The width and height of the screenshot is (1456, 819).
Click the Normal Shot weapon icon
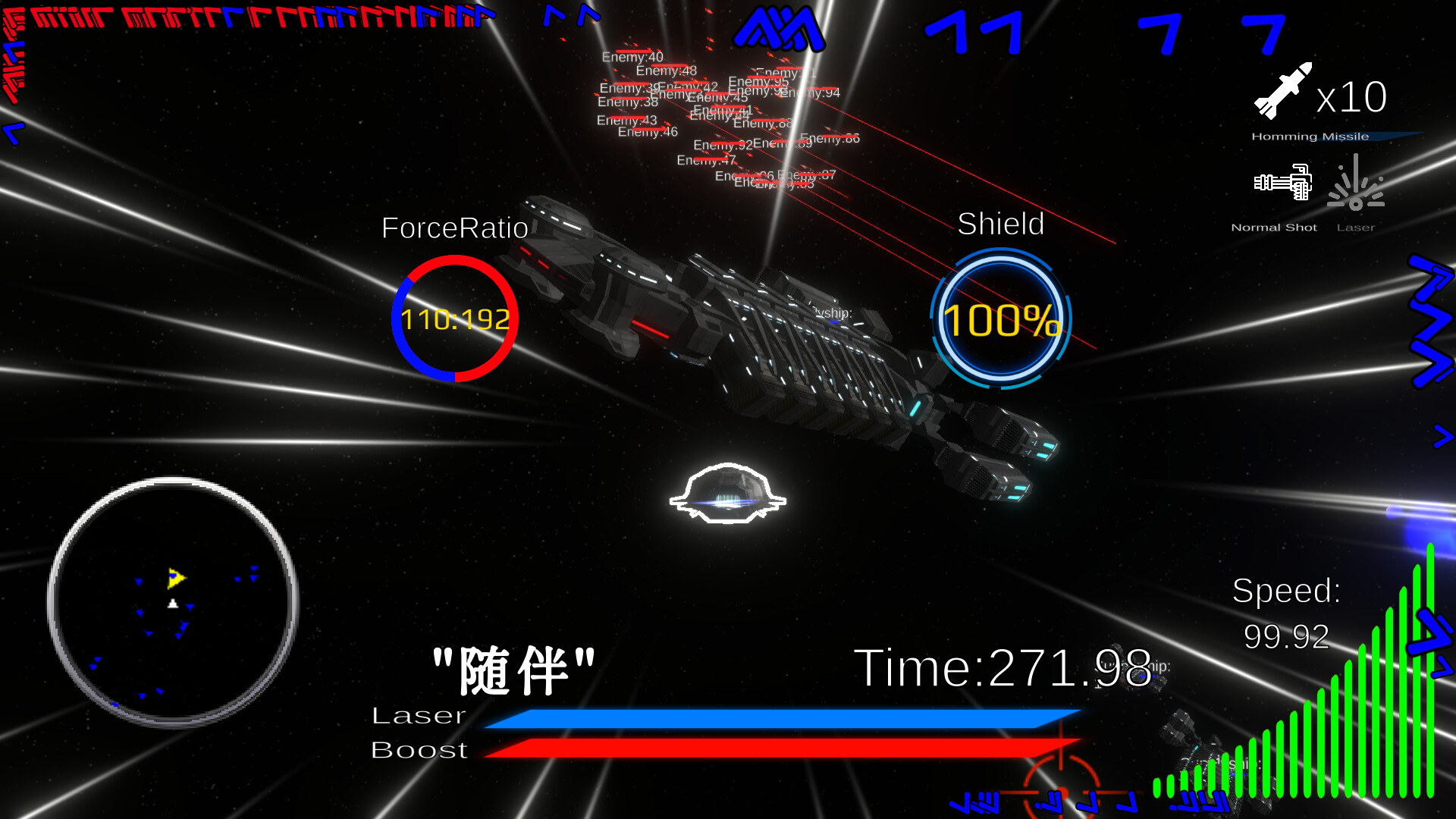1281,182
